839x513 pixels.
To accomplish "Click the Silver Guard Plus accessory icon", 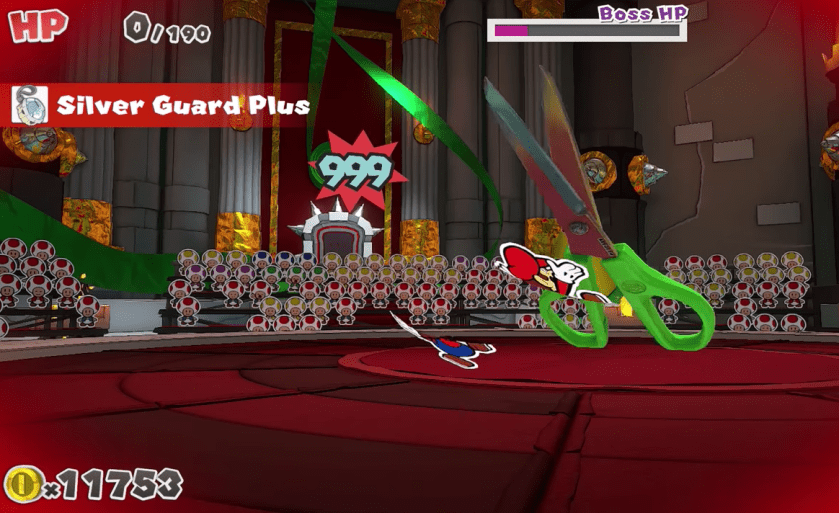I will pyautogui.click(x=31, y=105).
